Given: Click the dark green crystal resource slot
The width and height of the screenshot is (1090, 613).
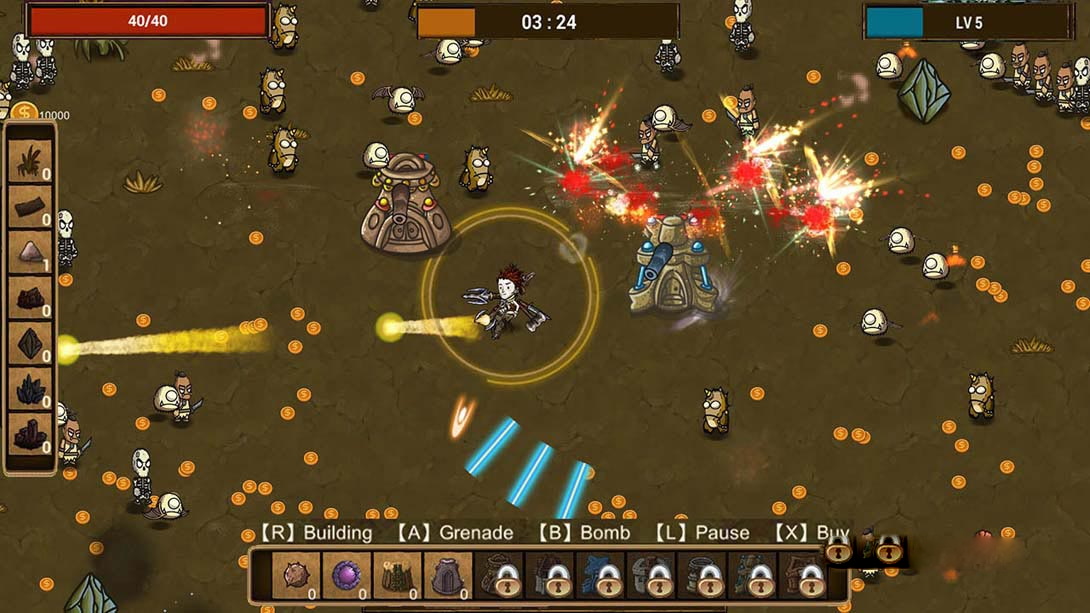Looking at the screenshot, I should (x=30, y=345).
